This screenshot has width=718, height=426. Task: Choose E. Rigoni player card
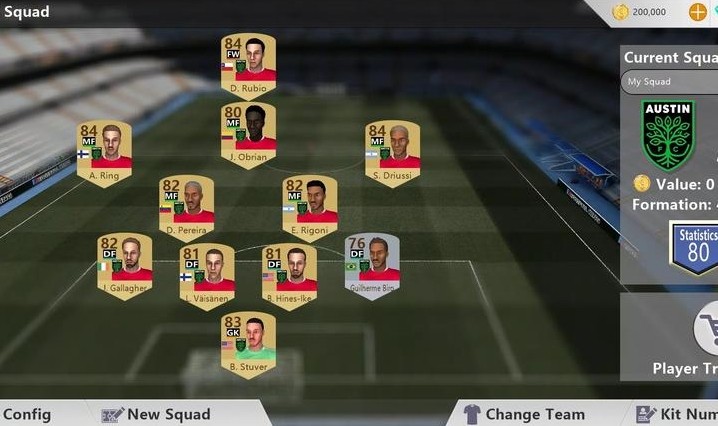309,207
